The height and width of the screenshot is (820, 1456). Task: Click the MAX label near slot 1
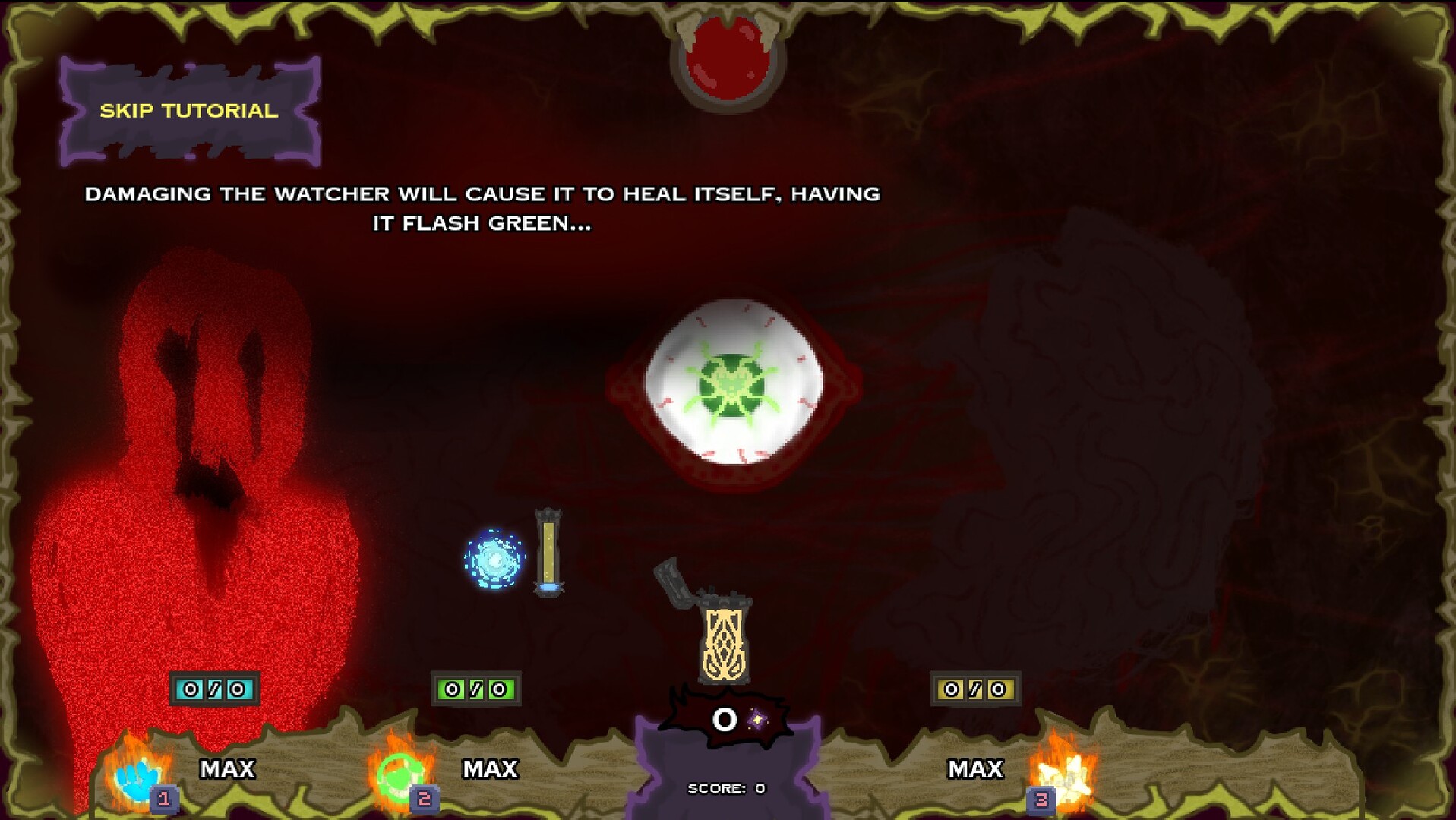coord(226,769)
